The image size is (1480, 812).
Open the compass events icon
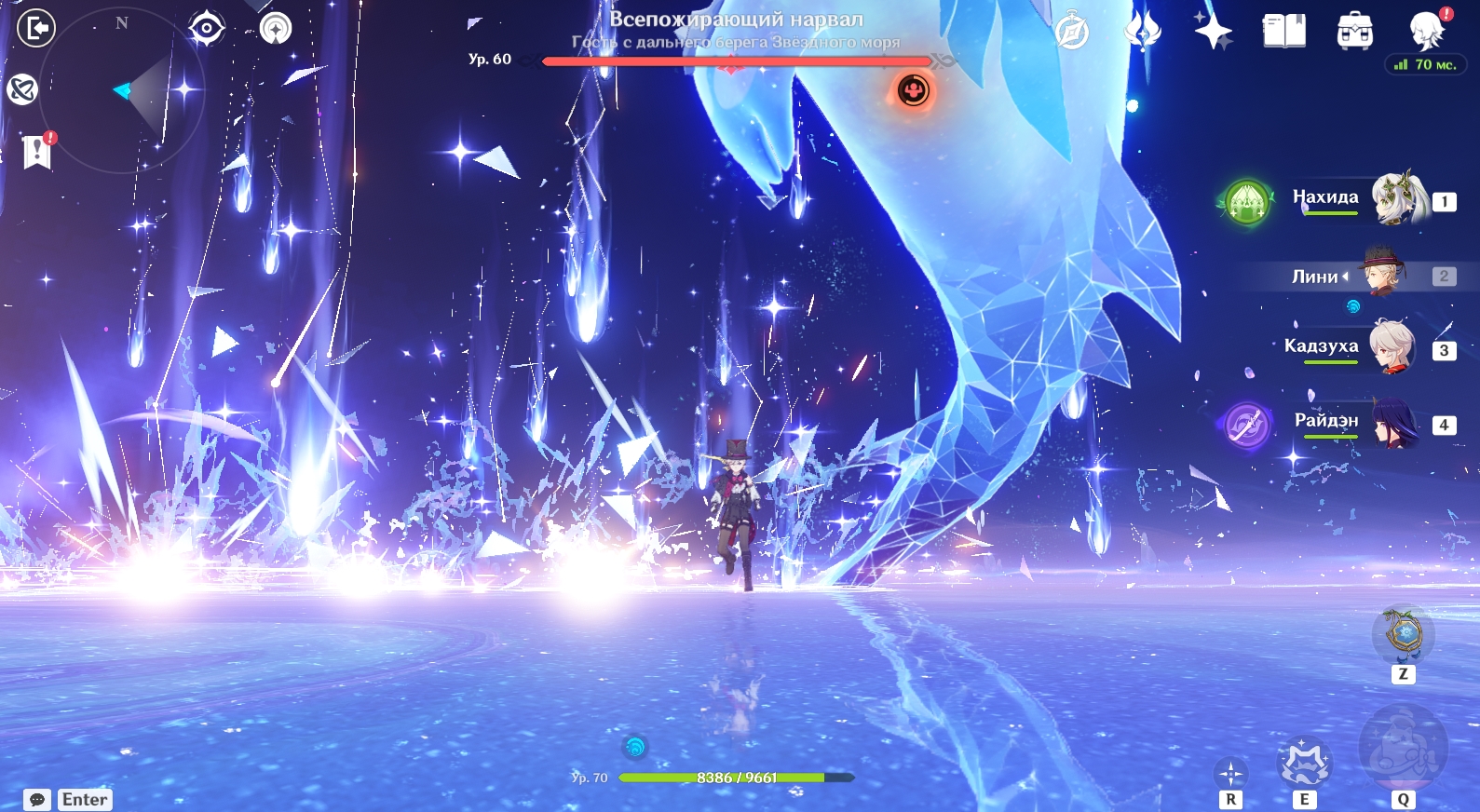(1072, 32)
